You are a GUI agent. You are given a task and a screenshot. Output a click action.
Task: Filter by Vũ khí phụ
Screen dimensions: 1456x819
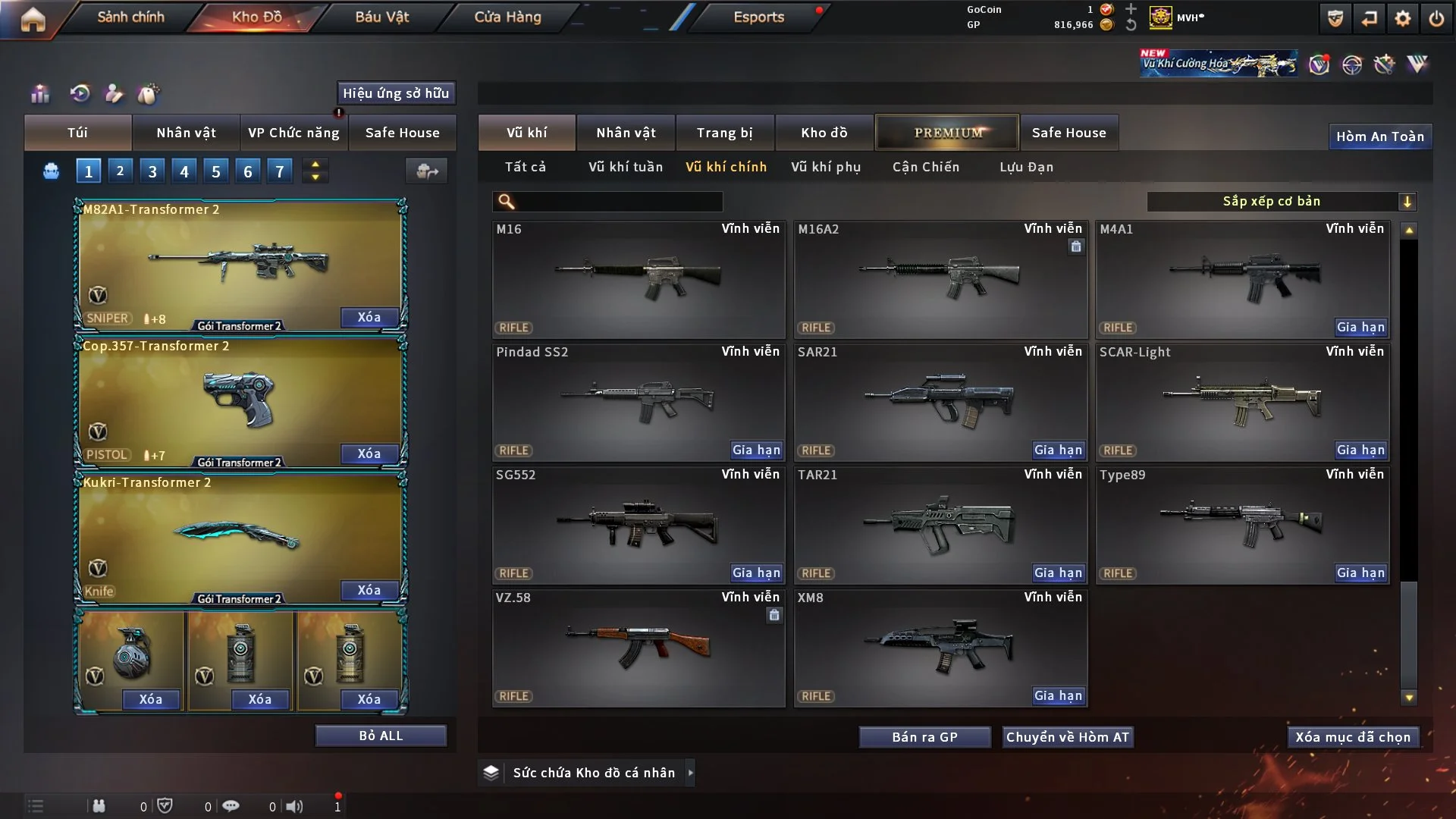[x=825, y=167]
